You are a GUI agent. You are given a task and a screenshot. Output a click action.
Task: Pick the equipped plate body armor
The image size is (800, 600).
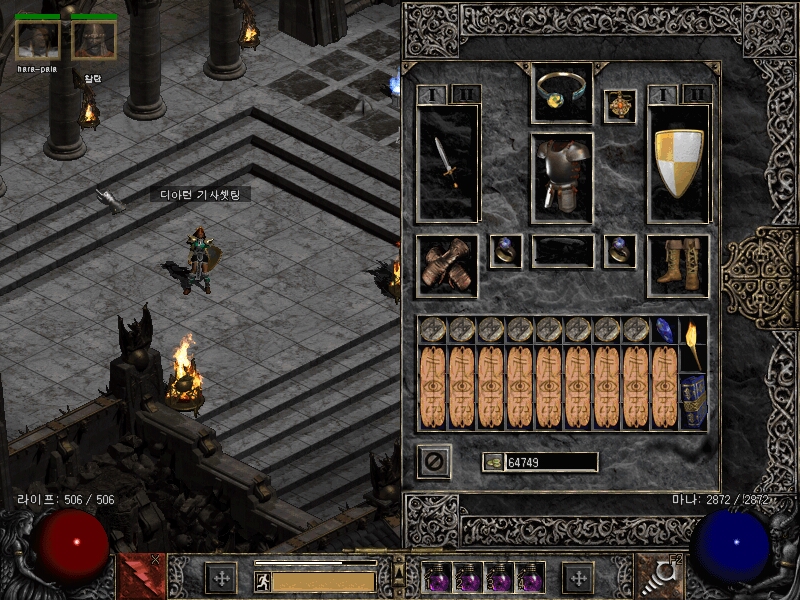(x=562, y=177)
